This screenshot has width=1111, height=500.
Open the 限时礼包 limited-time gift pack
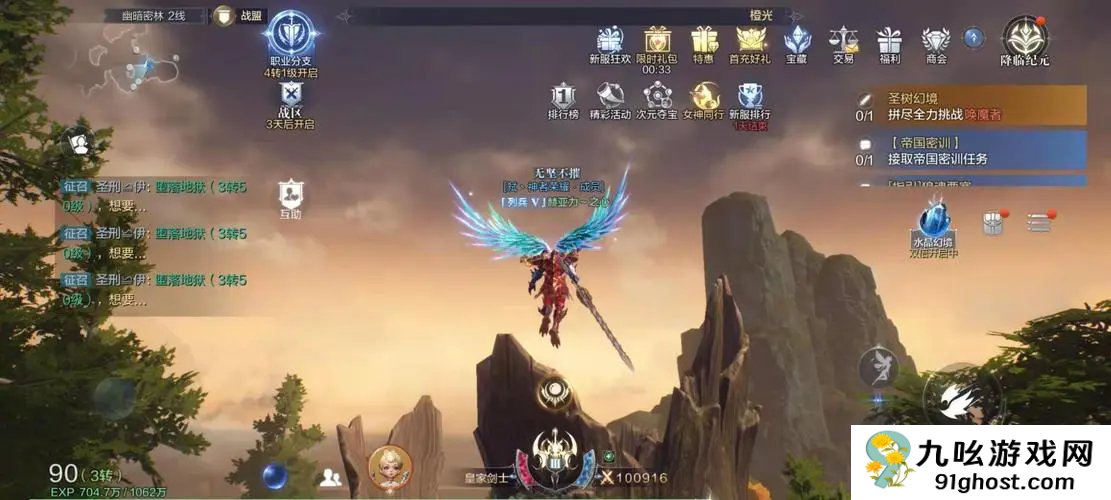(657, 41)
